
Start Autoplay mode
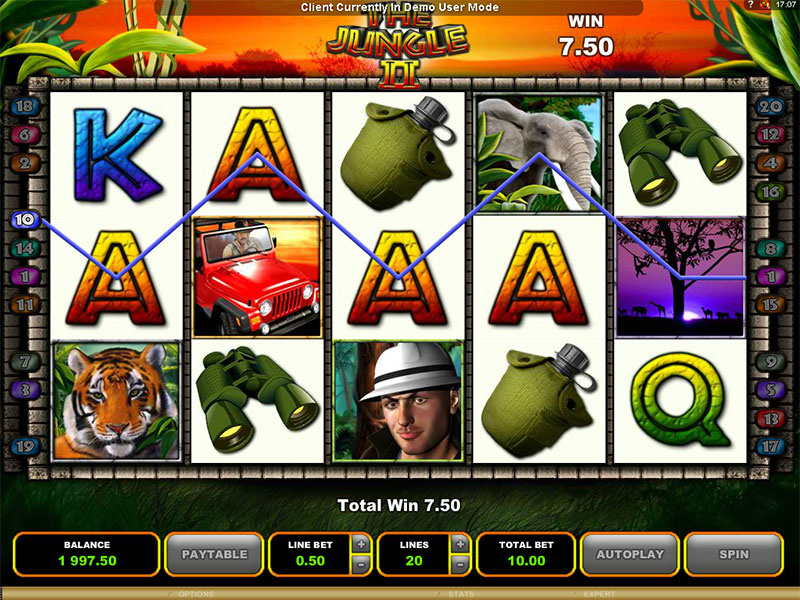(x=630, y=553)
